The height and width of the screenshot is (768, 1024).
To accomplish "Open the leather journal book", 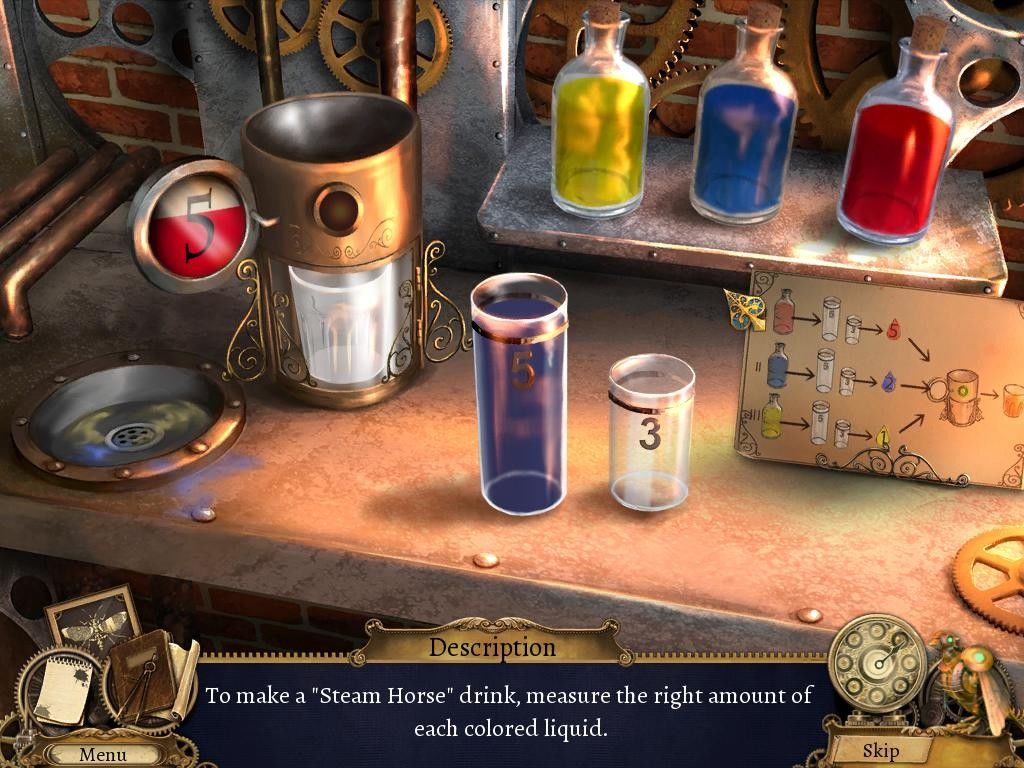I will pyautogui.click(x=140, y=674).
